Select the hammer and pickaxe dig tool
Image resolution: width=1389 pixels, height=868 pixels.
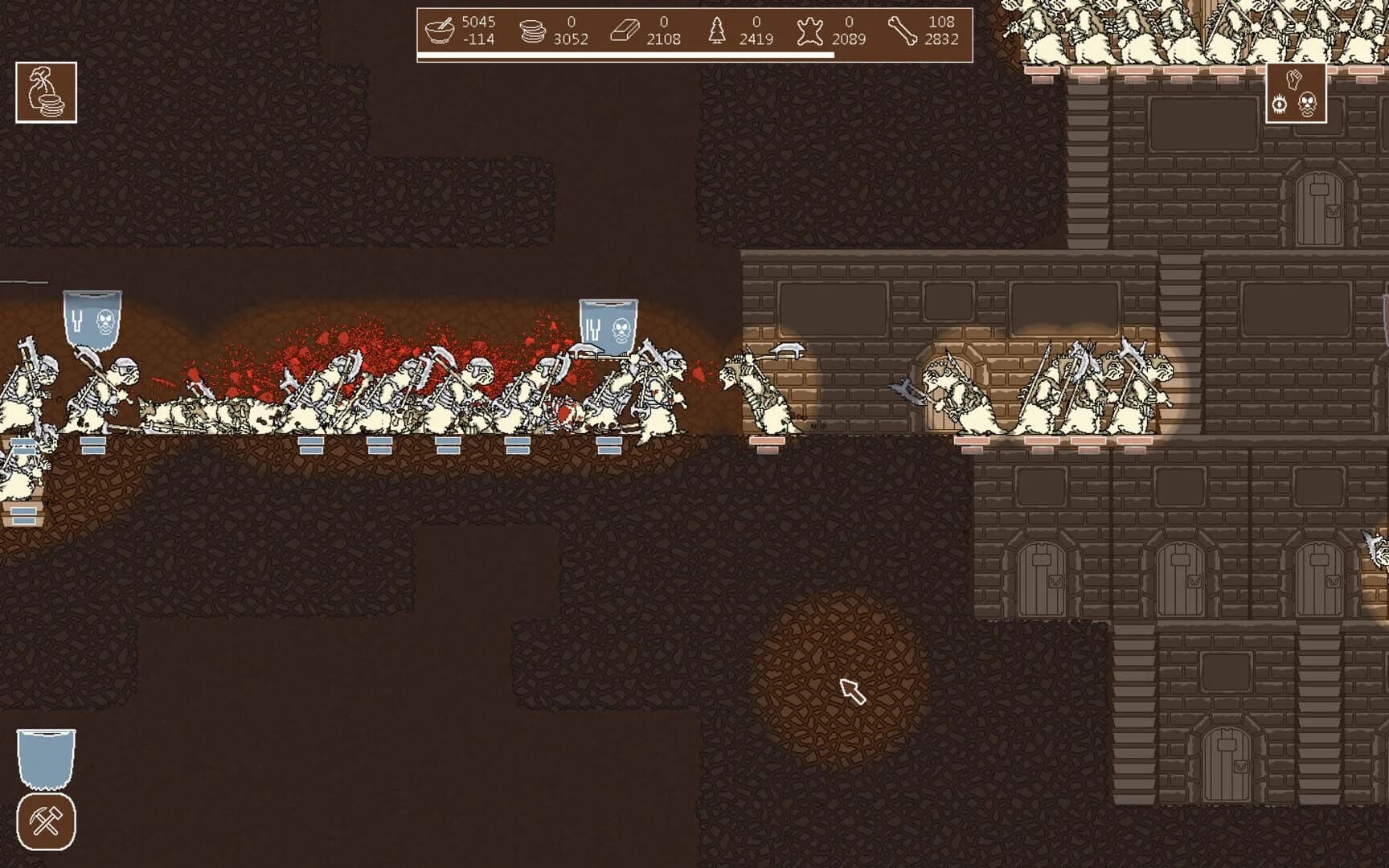click(46, 821)
